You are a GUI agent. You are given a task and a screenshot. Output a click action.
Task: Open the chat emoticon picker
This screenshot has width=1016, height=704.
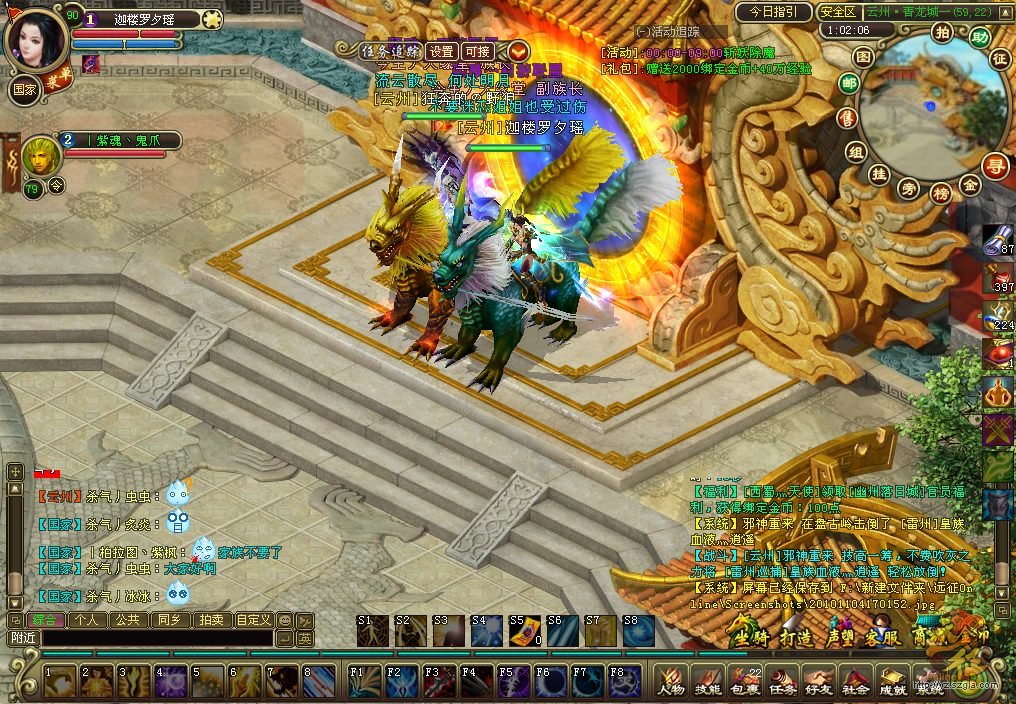285,620
